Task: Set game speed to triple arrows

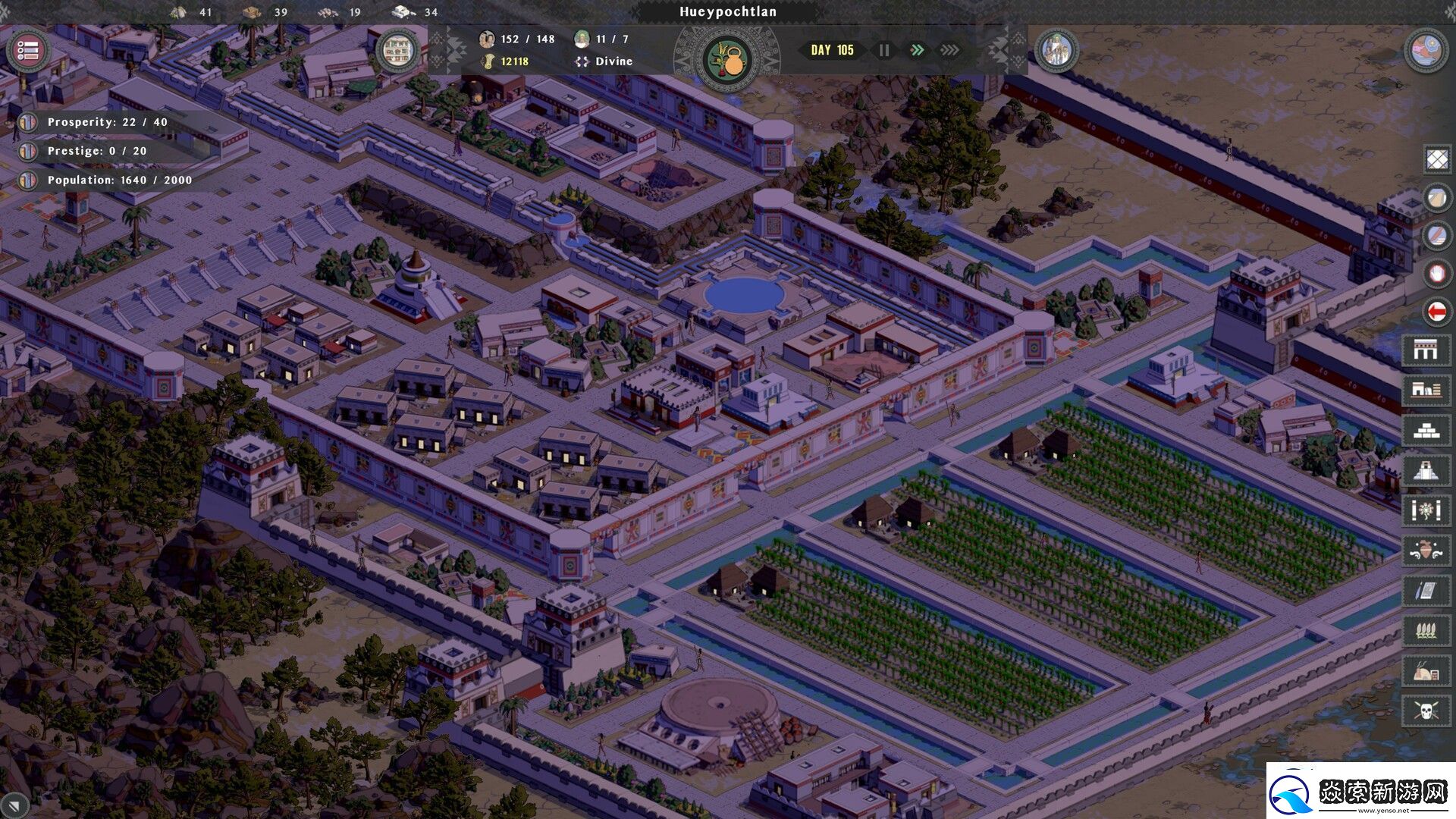Action: [x=949, y=50]
